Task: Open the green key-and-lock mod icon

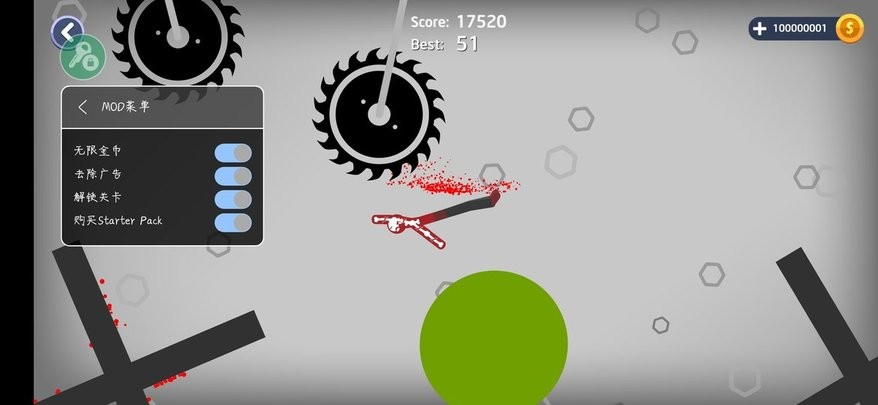Action: (x=82, y=56)
